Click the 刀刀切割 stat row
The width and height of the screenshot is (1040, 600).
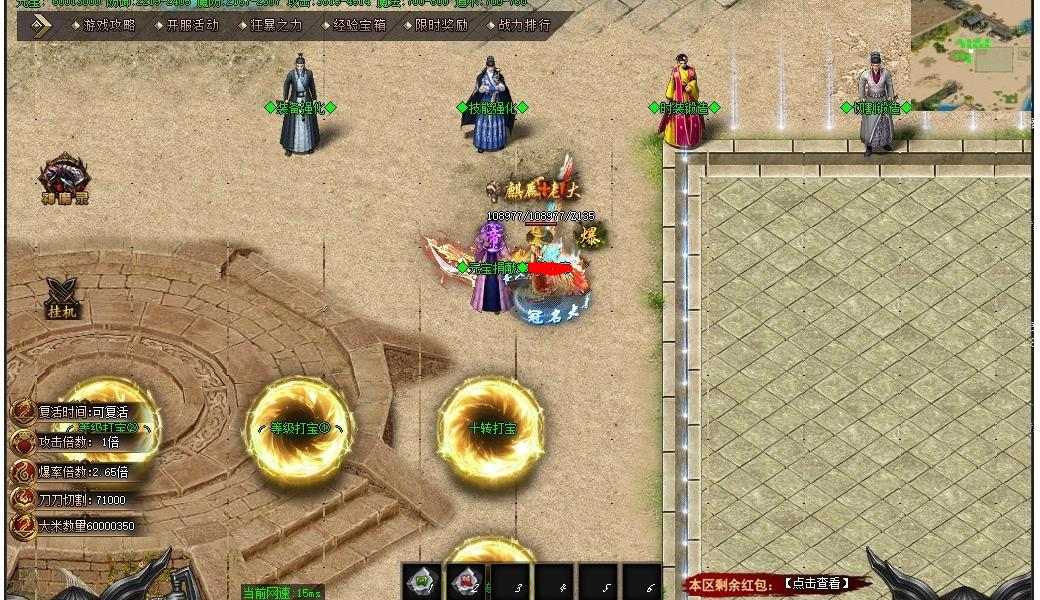(x=81, y=499)
